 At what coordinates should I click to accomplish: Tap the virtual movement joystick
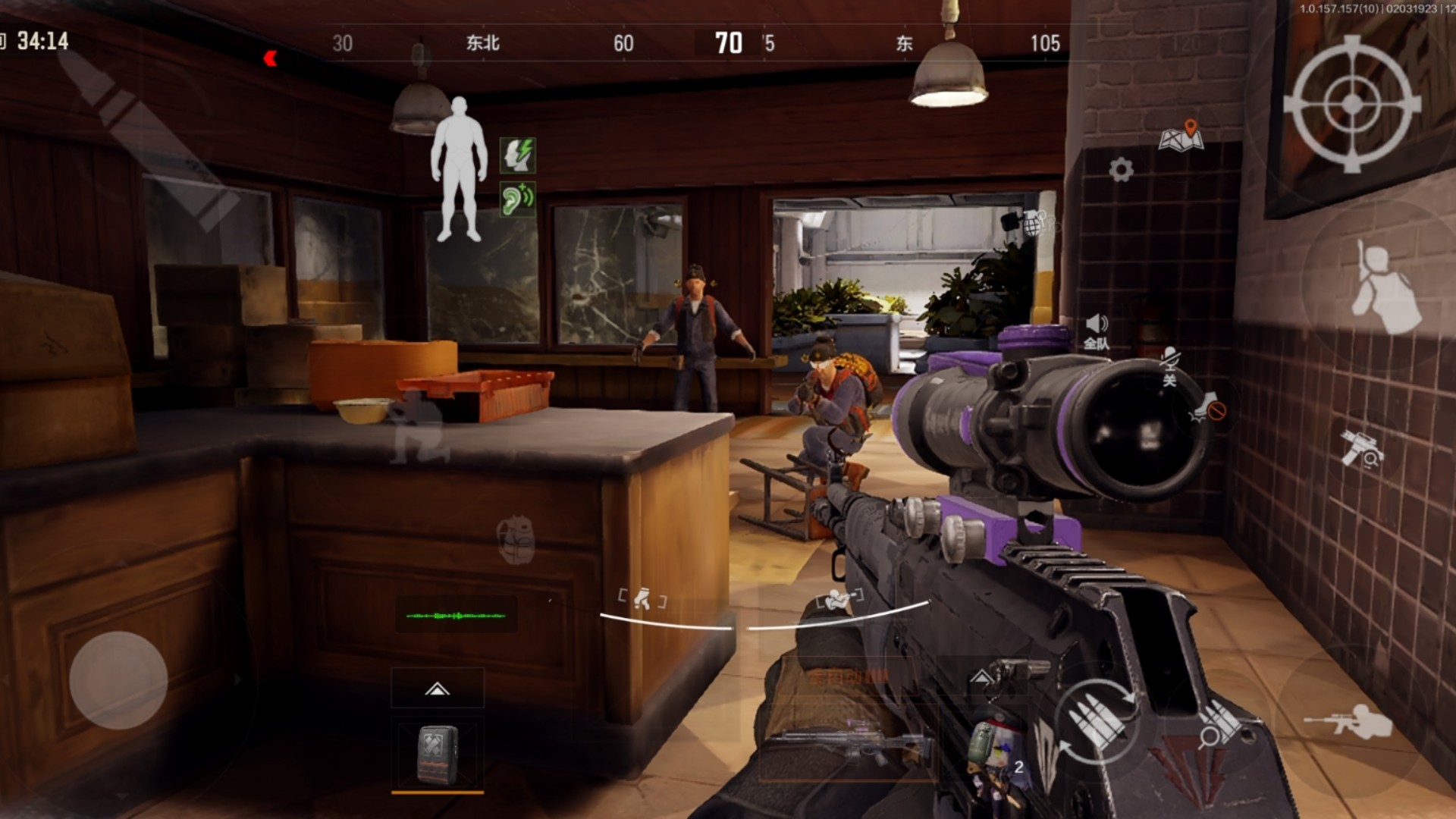pos(118,680)
